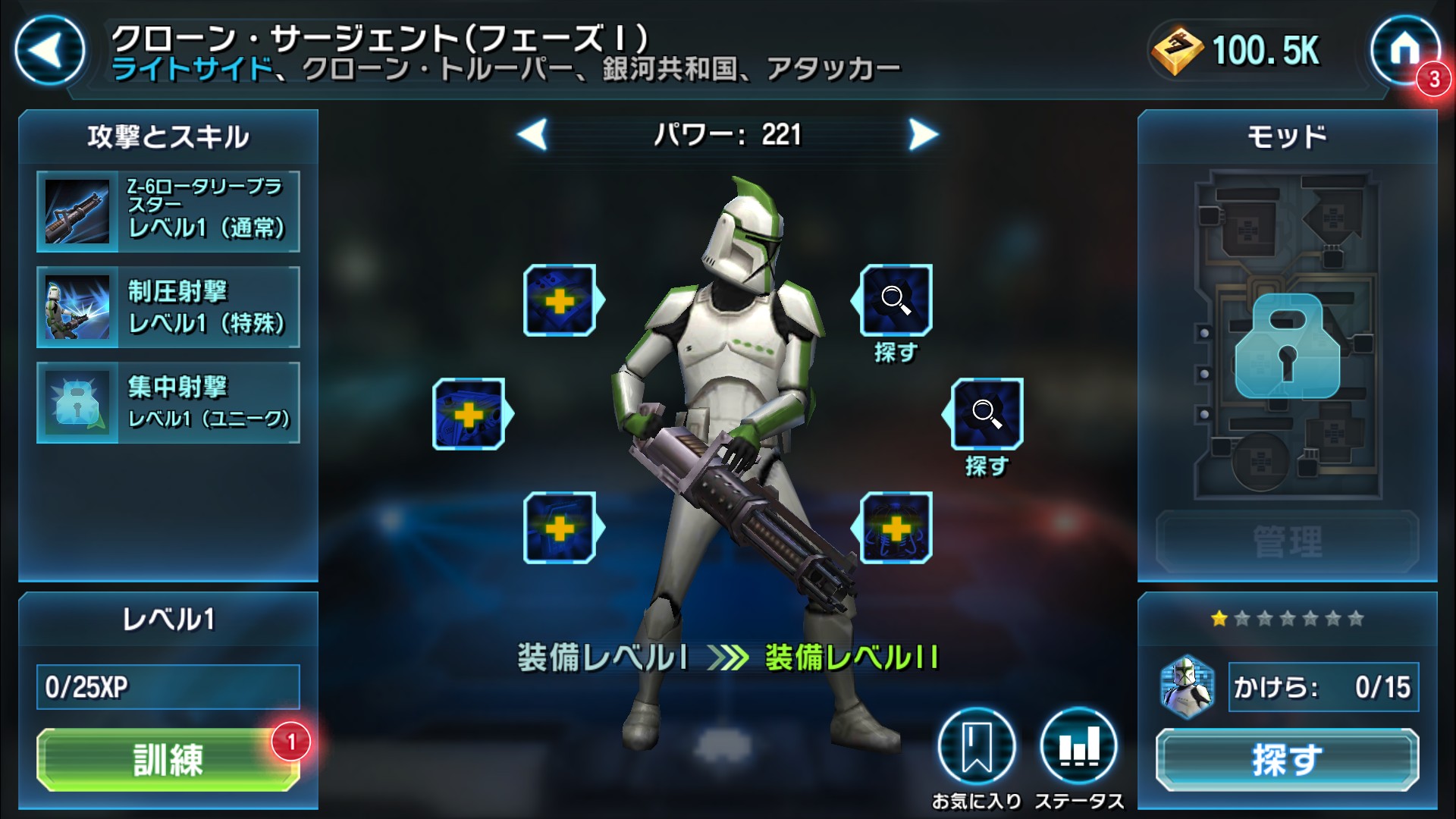The image size is (1456, 819).
Task: Click the greyed 管理 manage button
Action: (1287, 541)
